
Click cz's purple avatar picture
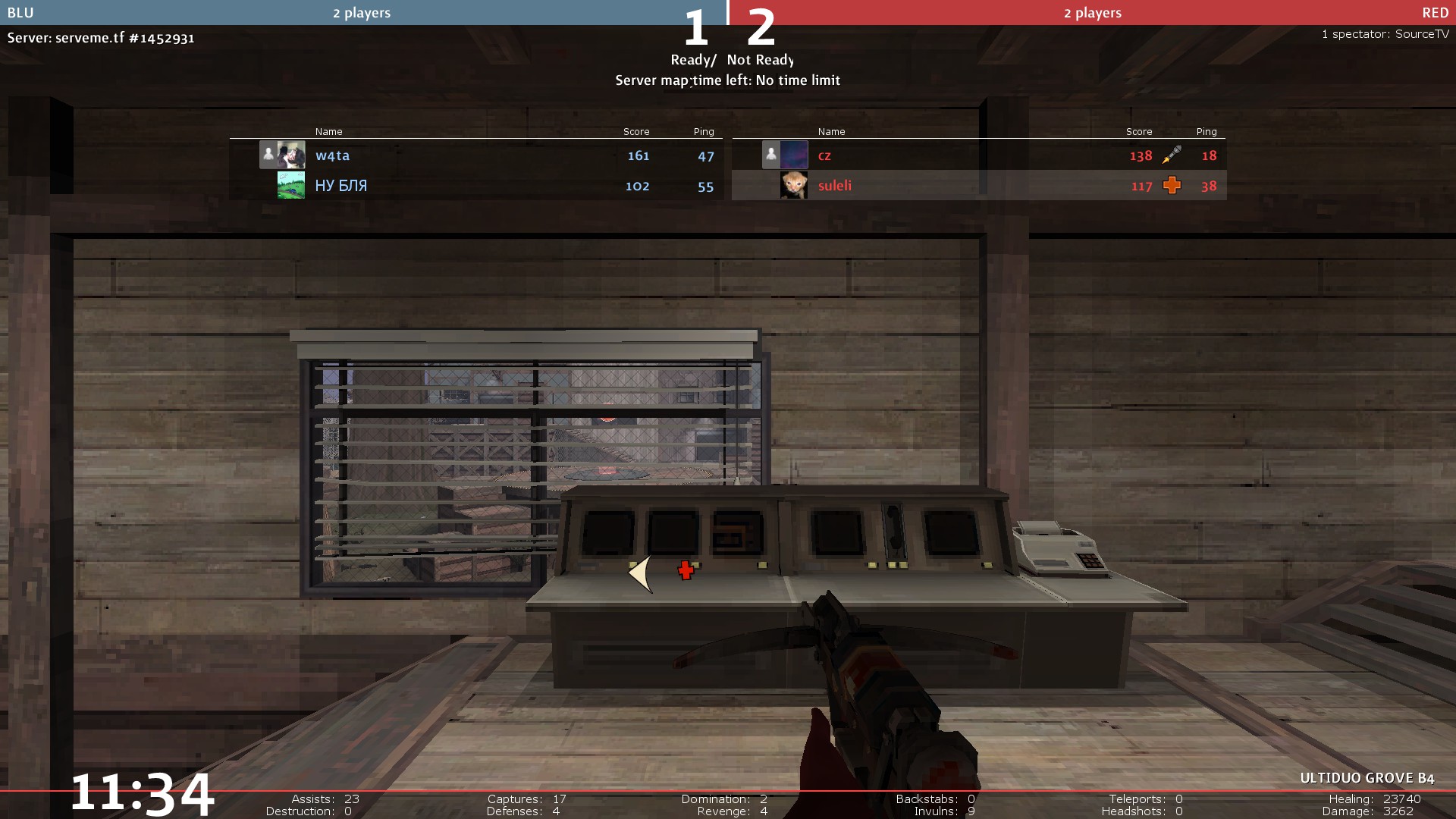794,155
